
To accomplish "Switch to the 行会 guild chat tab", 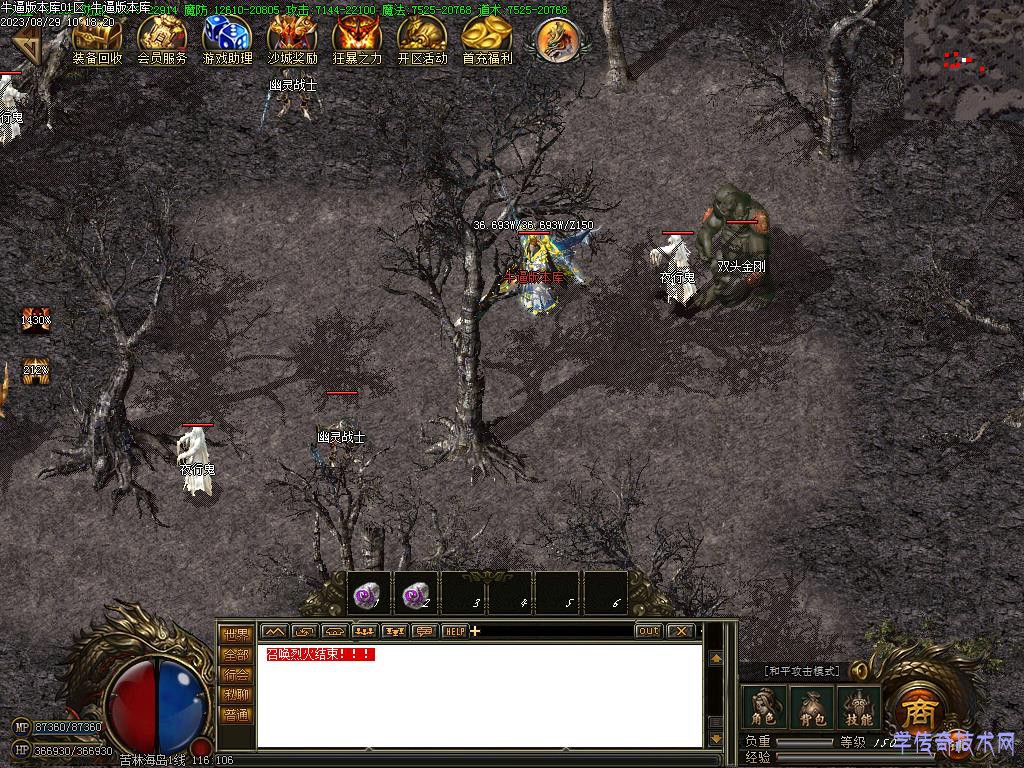I will [x=237, y=674].
